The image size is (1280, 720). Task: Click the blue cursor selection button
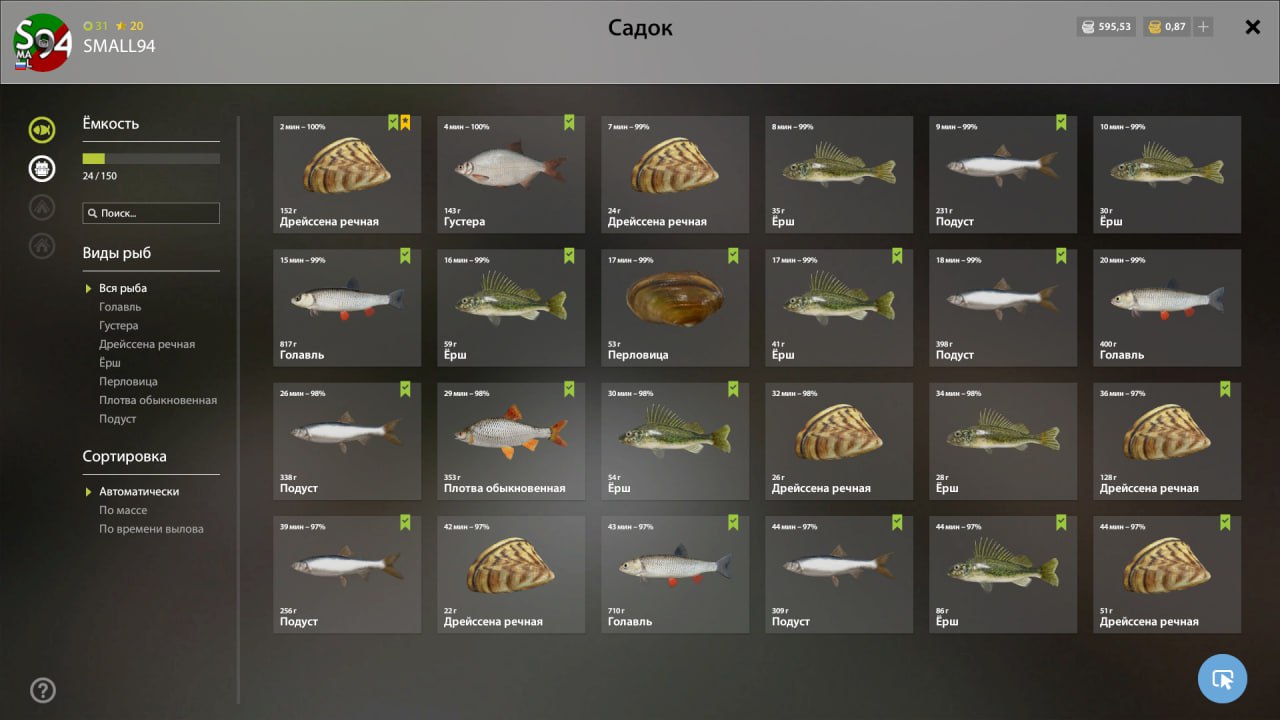(1222, 679)
